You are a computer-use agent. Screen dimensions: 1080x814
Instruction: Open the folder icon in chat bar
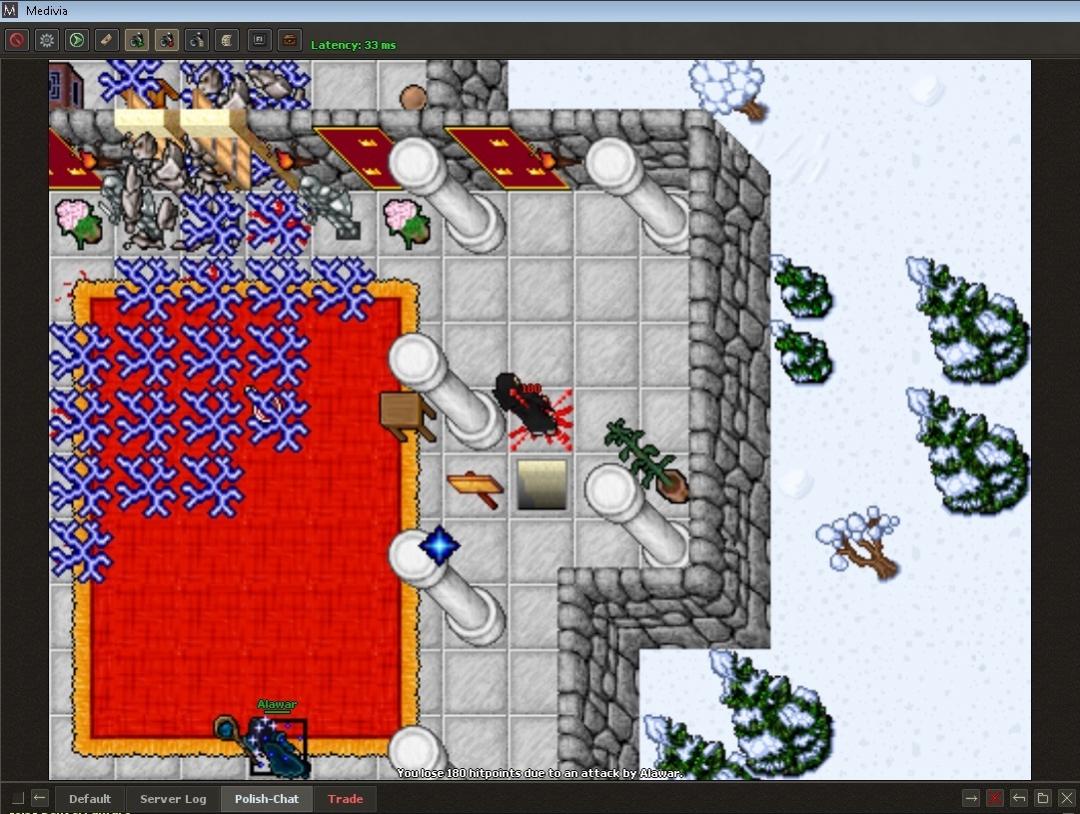click(x=1043, y=797)
